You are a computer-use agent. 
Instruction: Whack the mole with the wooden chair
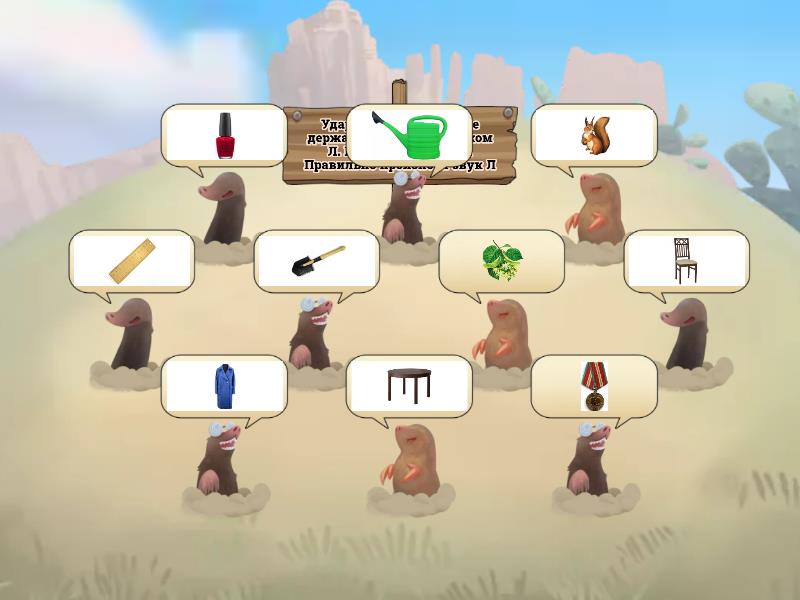686,333
